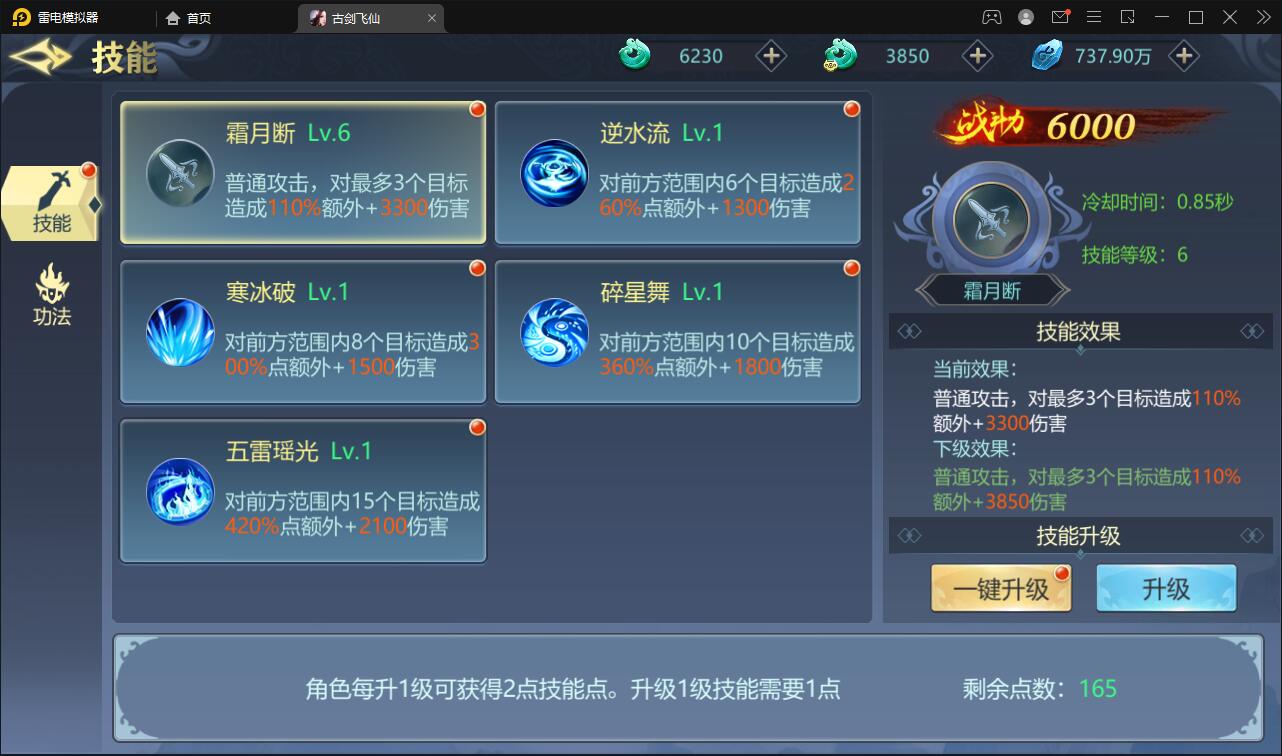Select the 逆水流 skill icon
The width and height of the screenshot is (1282, 756).
tap(554, 172)
